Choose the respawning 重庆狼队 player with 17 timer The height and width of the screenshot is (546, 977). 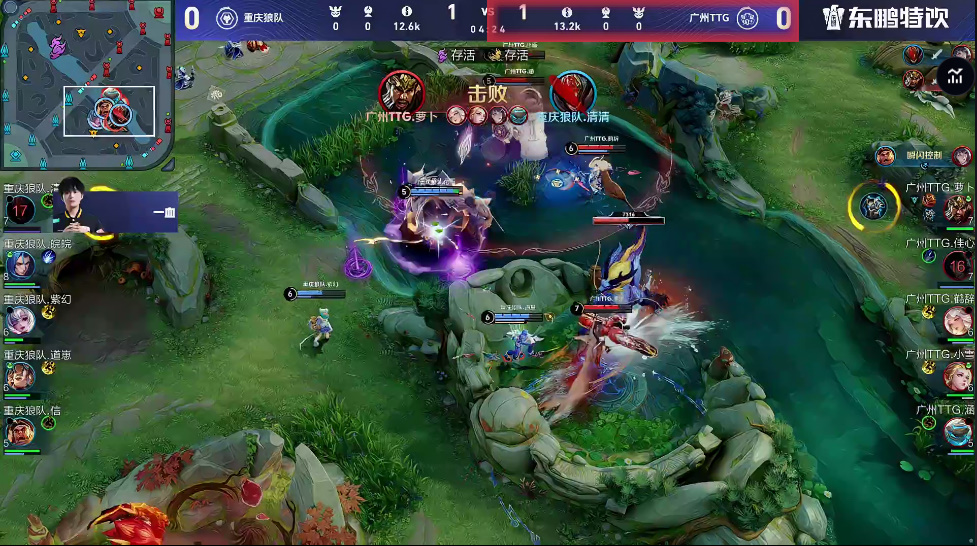pyautogui.click(x=20, y=210)
